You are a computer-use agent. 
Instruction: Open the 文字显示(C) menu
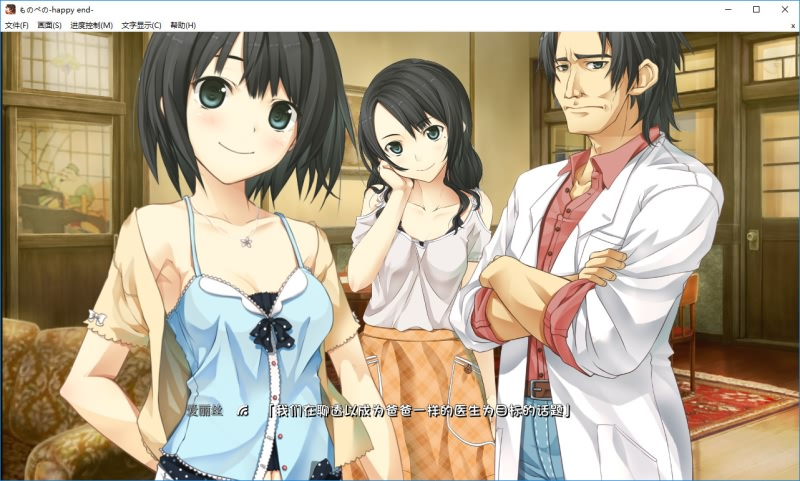click(141, 25)
